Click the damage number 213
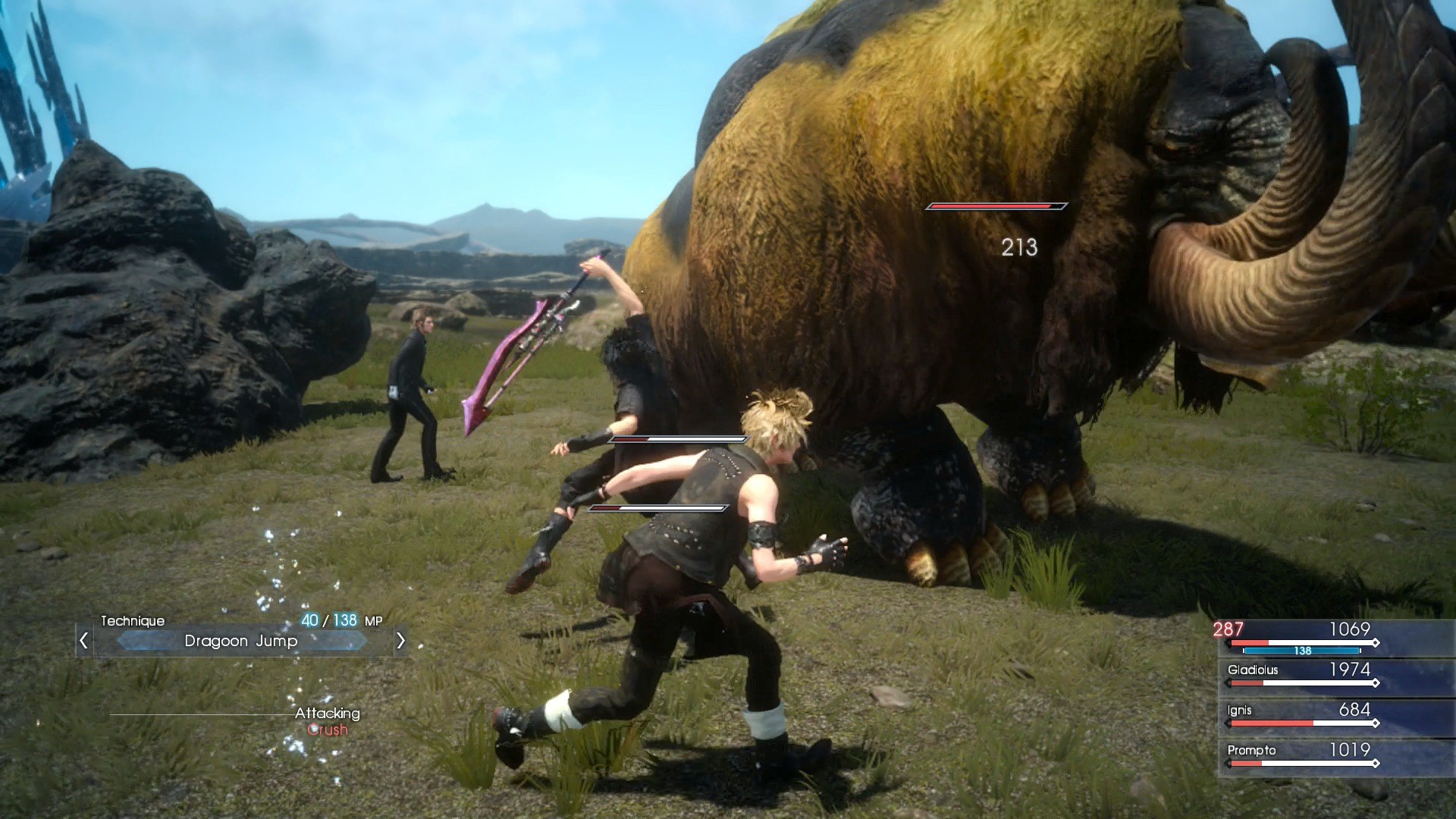1456x819 pixels. click(1019, 248)
